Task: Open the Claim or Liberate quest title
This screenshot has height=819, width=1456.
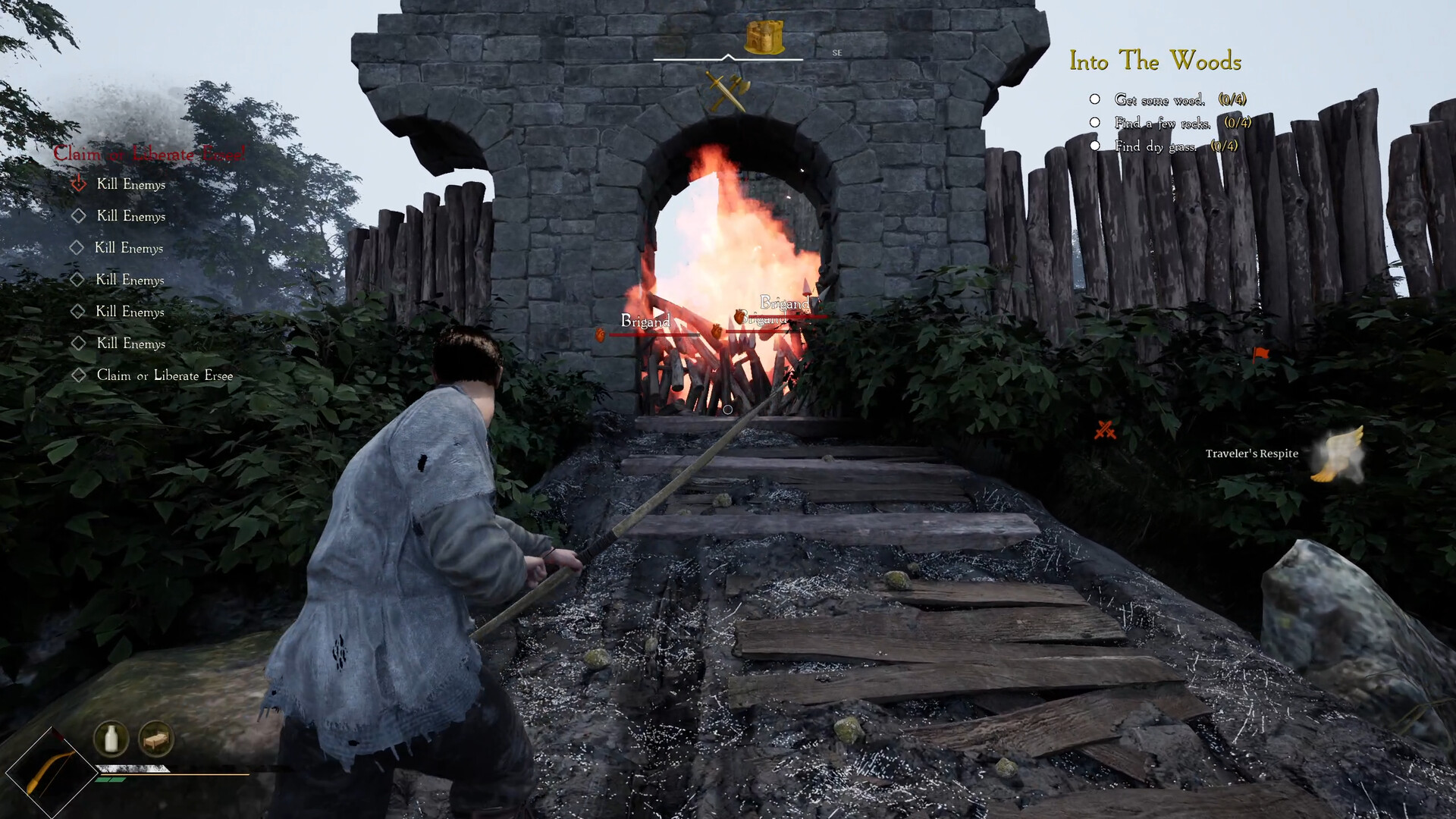Action: click(149, 154)
